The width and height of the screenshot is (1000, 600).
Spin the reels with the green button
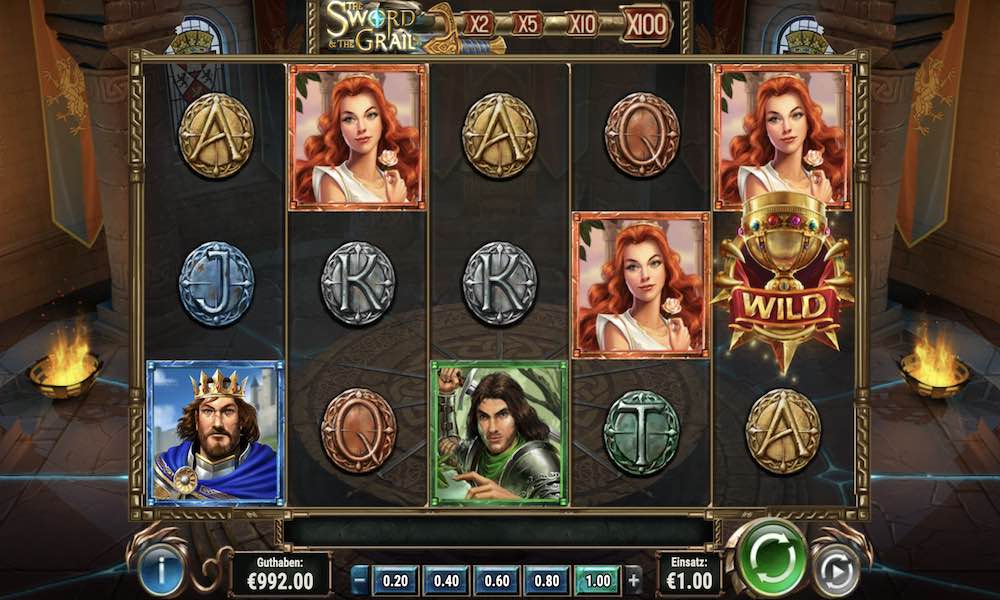point(768,558)
